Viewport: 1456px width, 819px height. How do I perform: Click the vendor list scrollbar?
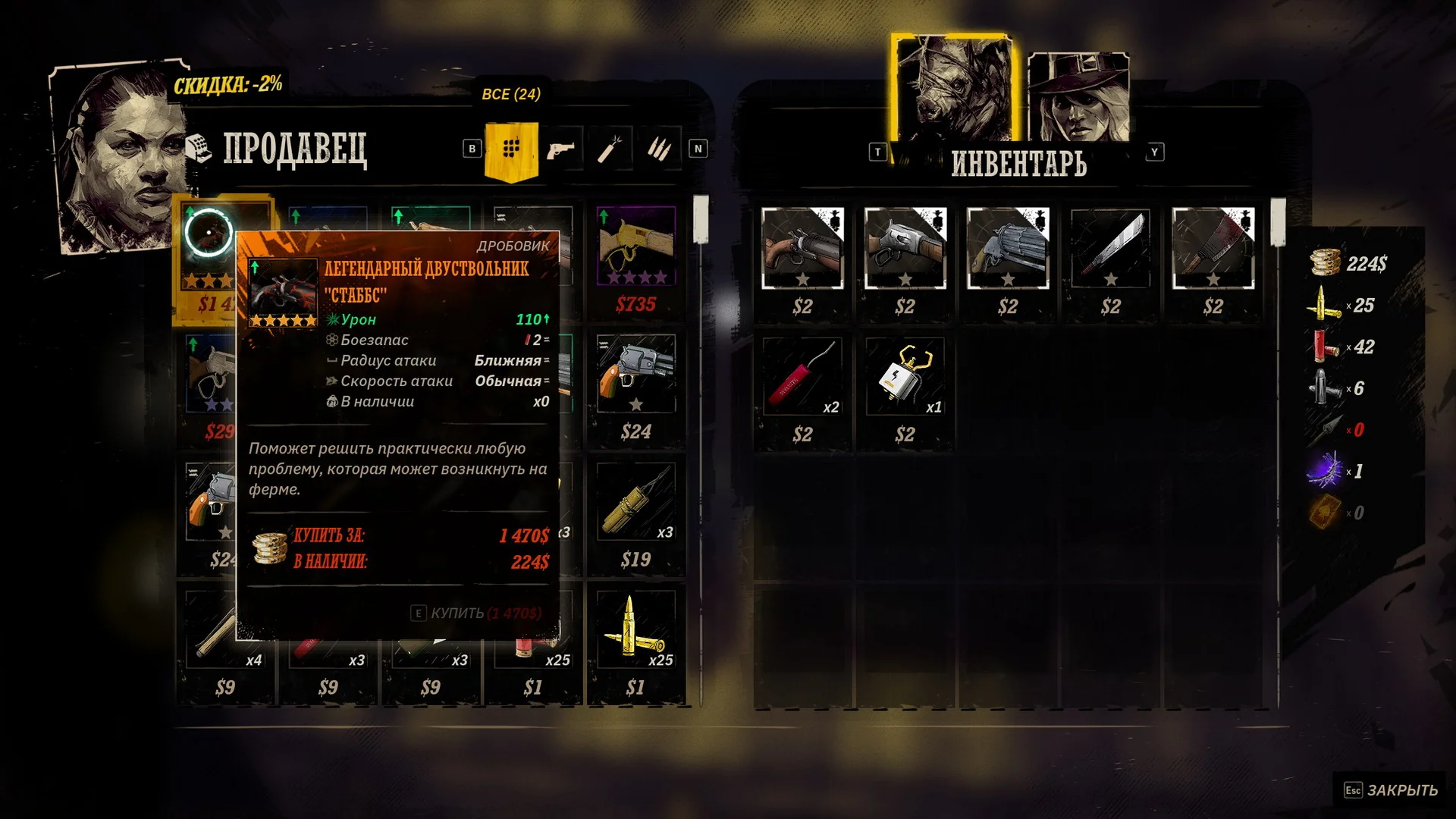[701, 220]
